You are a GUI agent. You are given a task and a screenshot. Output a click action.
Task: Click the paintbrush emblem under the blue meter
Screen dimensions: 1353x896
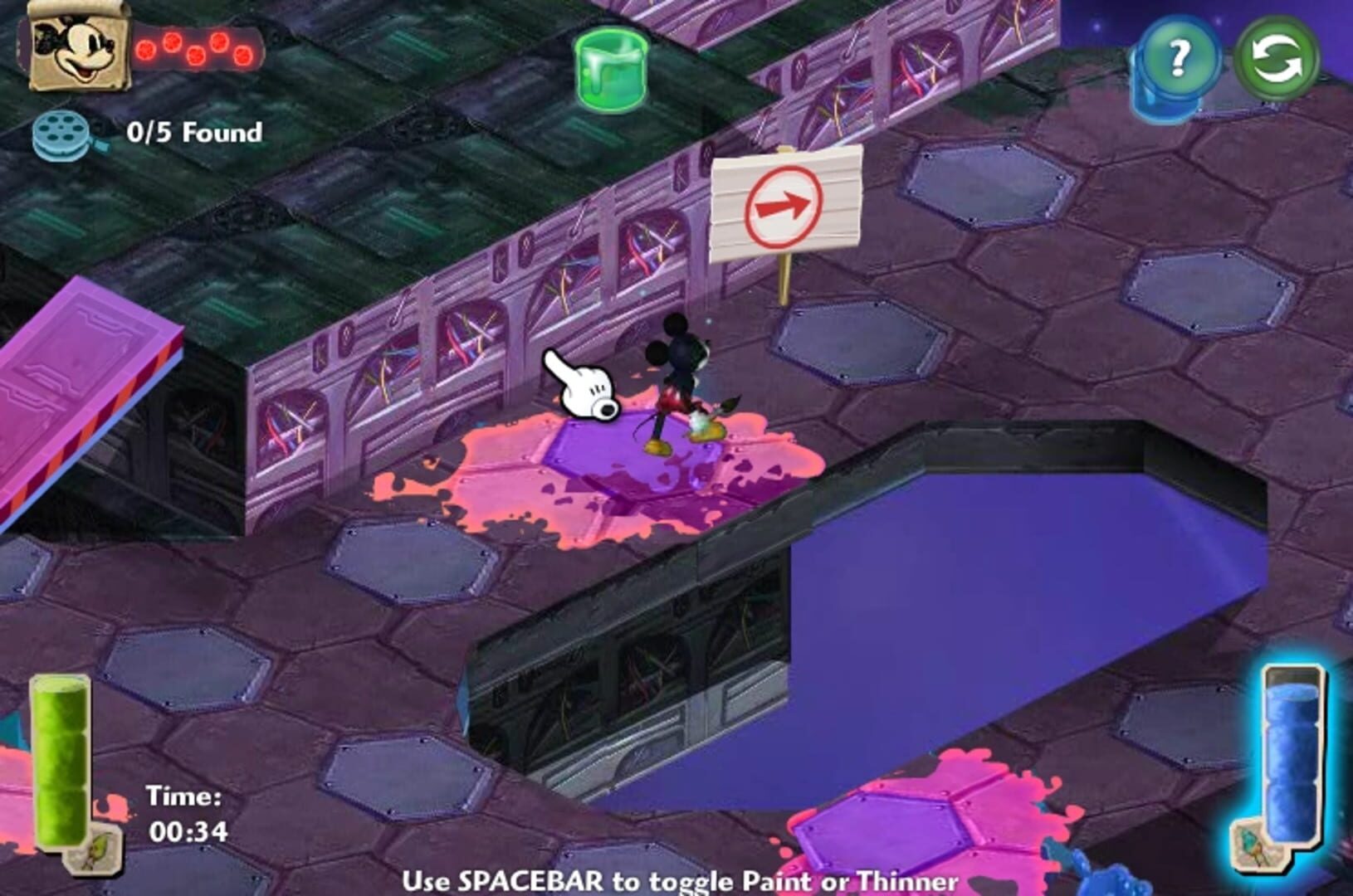tap(1254, 846)
